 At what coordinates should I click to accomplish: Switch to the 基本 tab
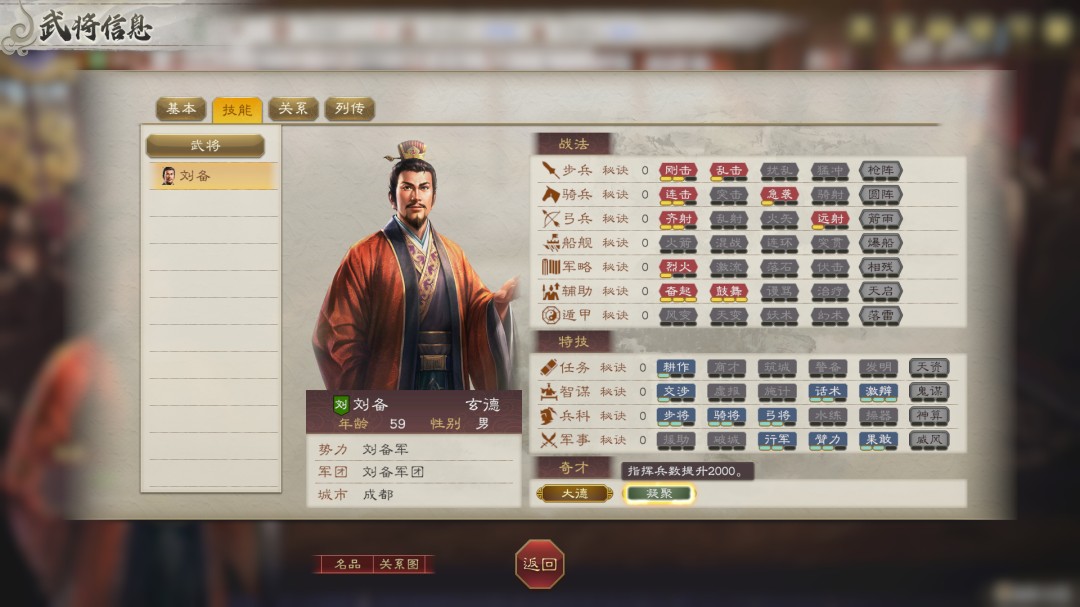click(181, 109)
